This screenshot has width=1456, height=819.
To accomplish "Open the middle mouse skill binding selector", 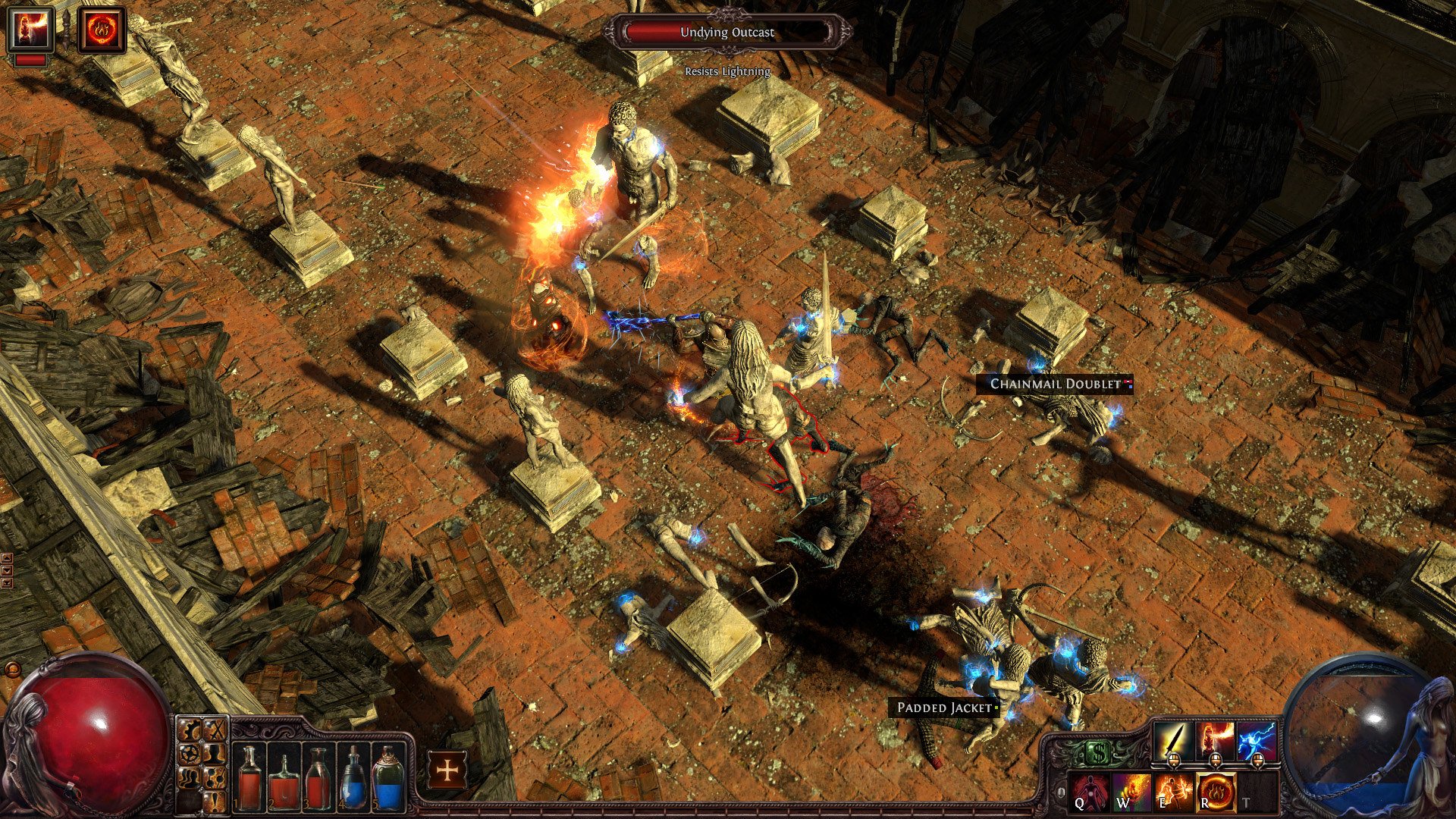I will [x=1215, y=761].
